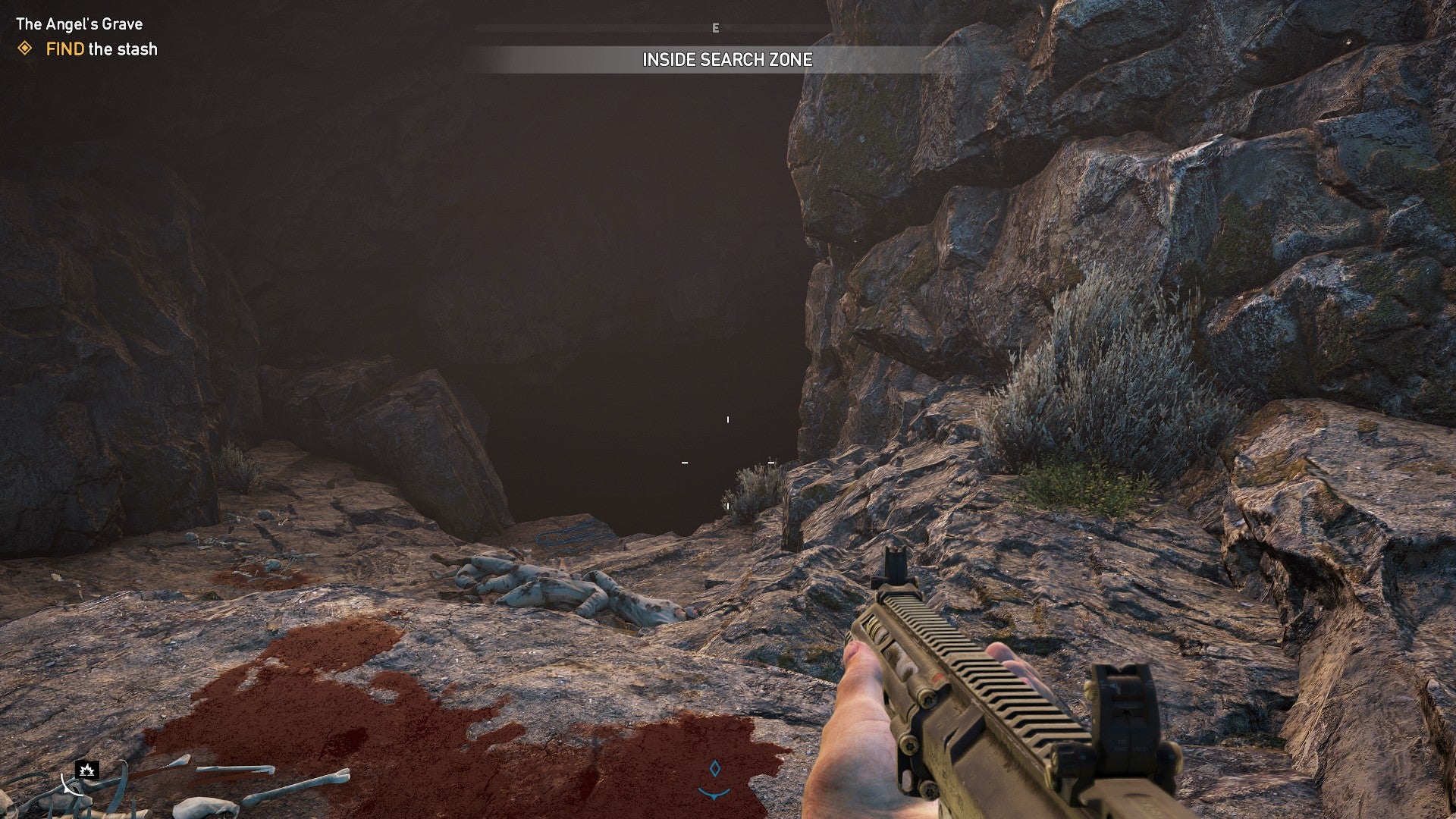Click the blue diamond waypoint marker
Viewport: 1456px width, 819px height.
(714, 768)
